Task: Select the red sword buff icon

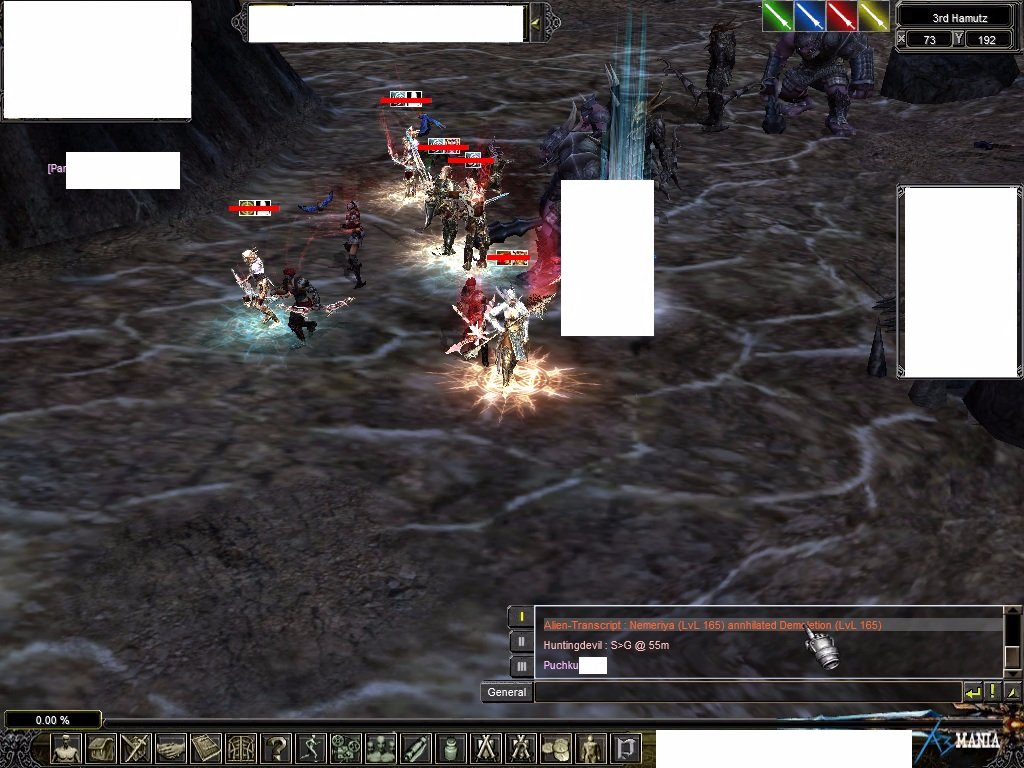Action: pyautogui.click(x=842, y=16)
